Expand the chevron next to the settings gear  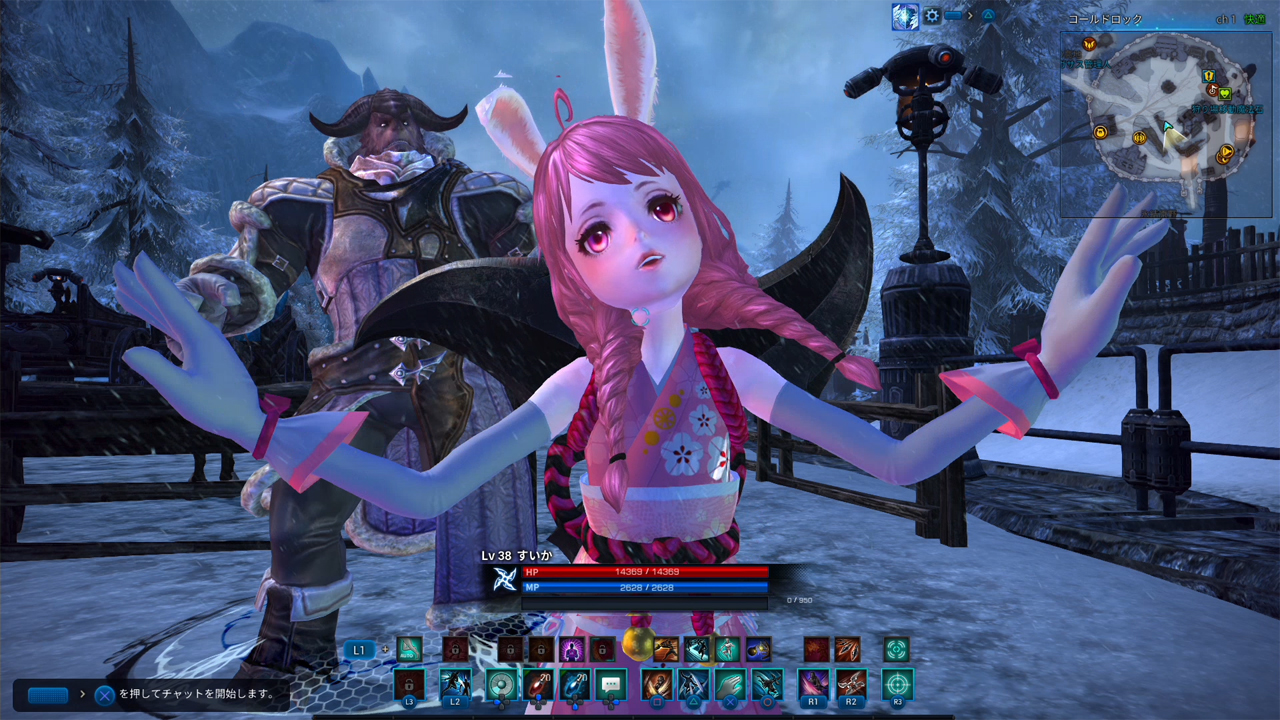click(970, 16)
